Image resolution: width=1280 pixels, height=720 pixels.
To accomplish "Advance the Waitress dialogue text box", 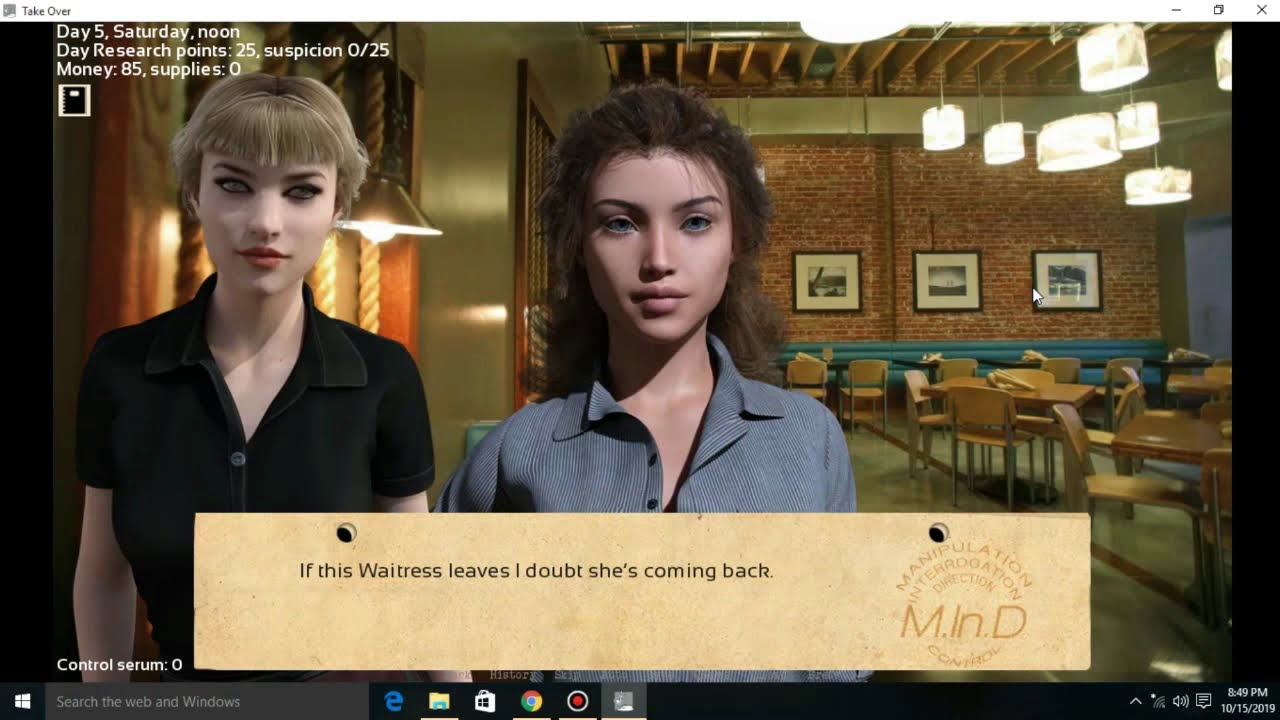I will tap(640, 590).
